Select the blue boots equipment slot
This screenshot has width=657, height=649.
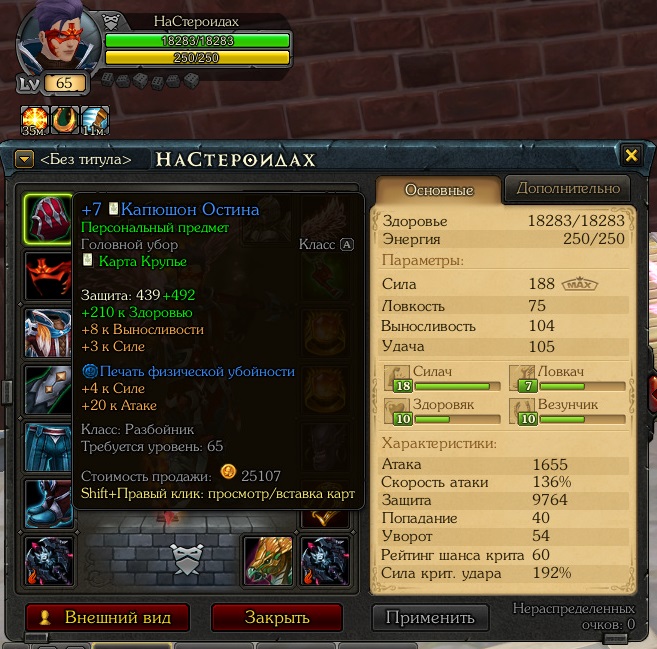pos(47,503)
